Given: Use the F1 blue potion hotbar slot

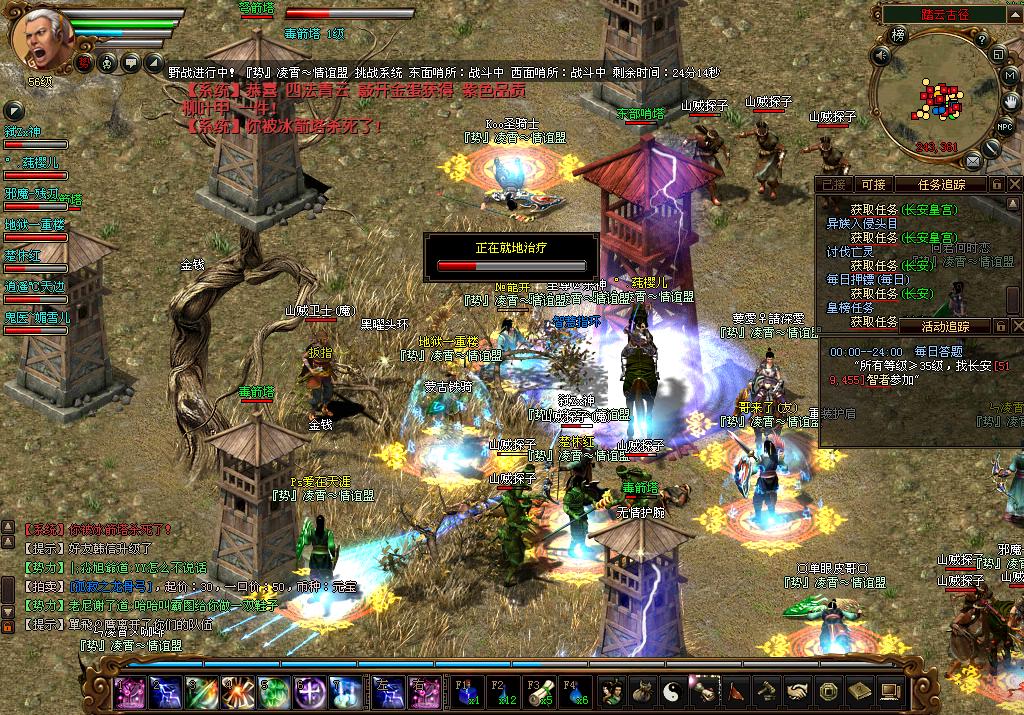Looking at the screenshot, I should coord(468,691).
